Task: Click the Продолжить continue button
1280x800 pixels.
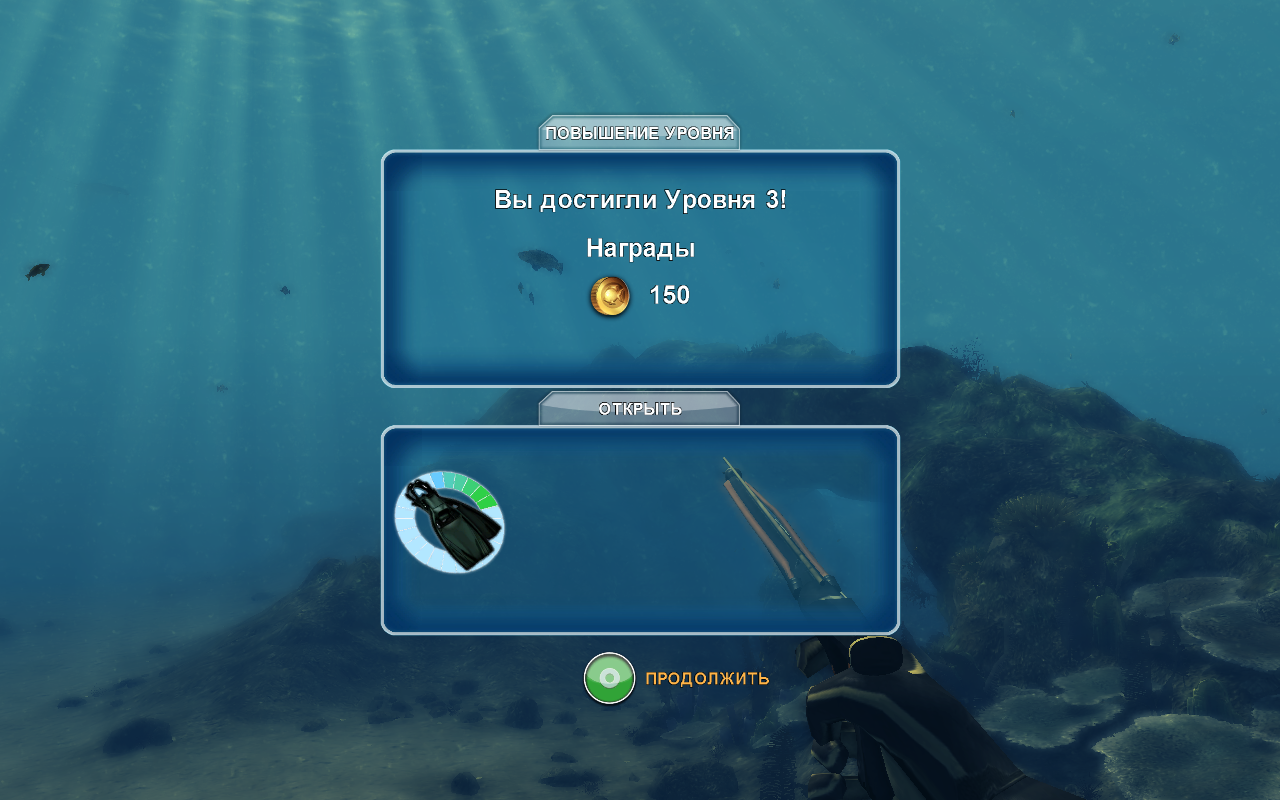Action: coord(610,678)
